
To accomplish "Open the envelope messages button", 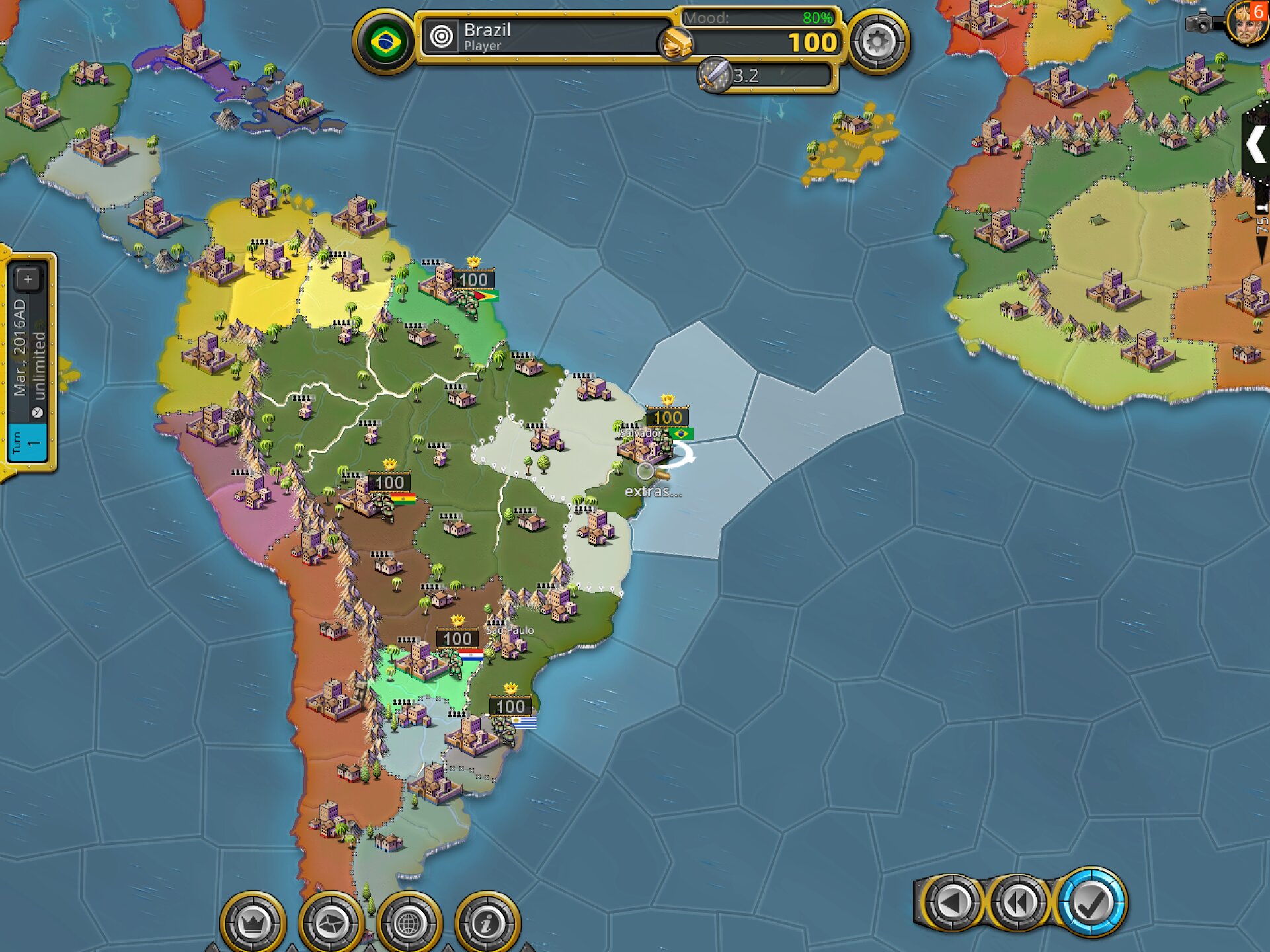I will pyautogui.click(x=331, y=922).
